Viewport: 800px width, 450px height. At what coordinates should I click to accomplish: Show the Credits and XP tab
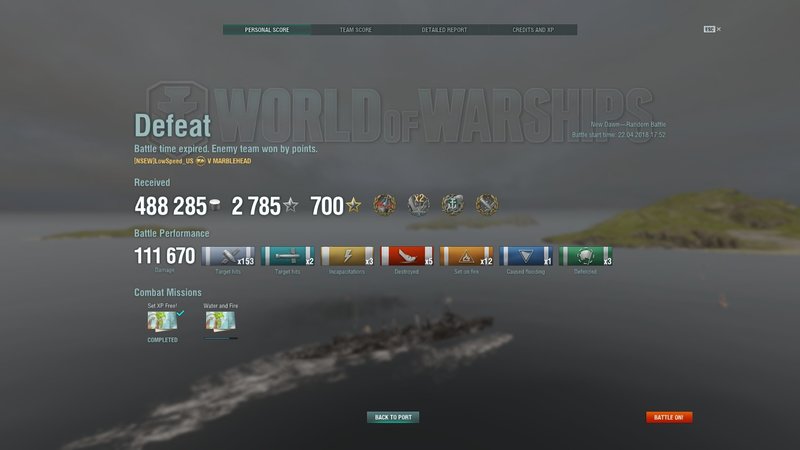tap(533, 30)
